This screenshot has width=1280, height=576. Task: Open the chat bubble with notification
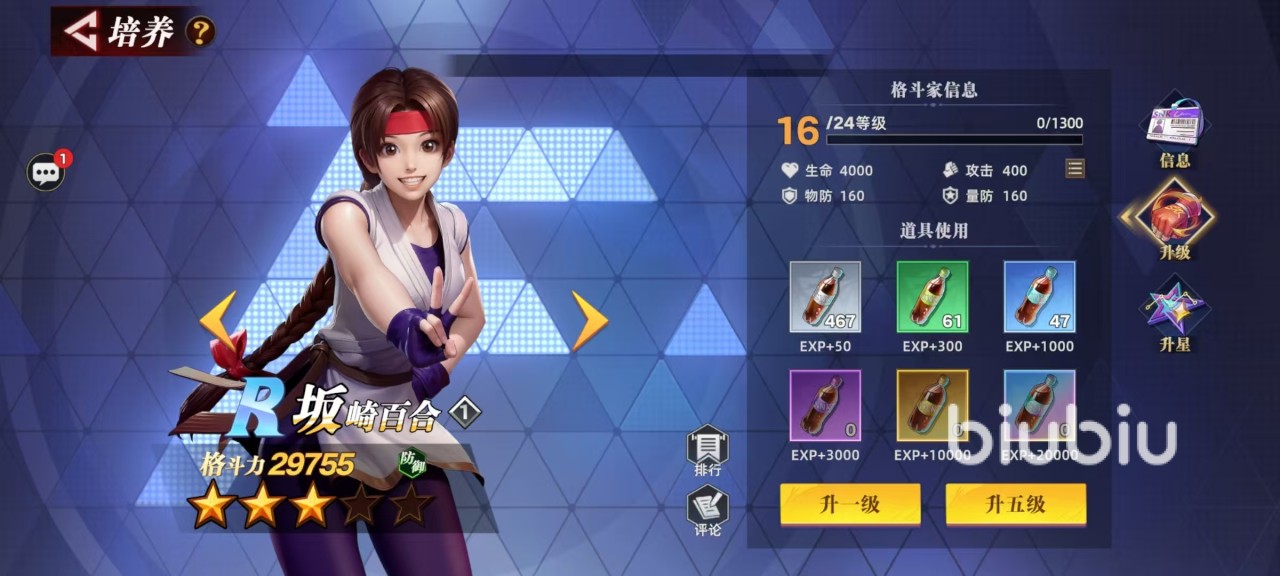click(46, 172)
